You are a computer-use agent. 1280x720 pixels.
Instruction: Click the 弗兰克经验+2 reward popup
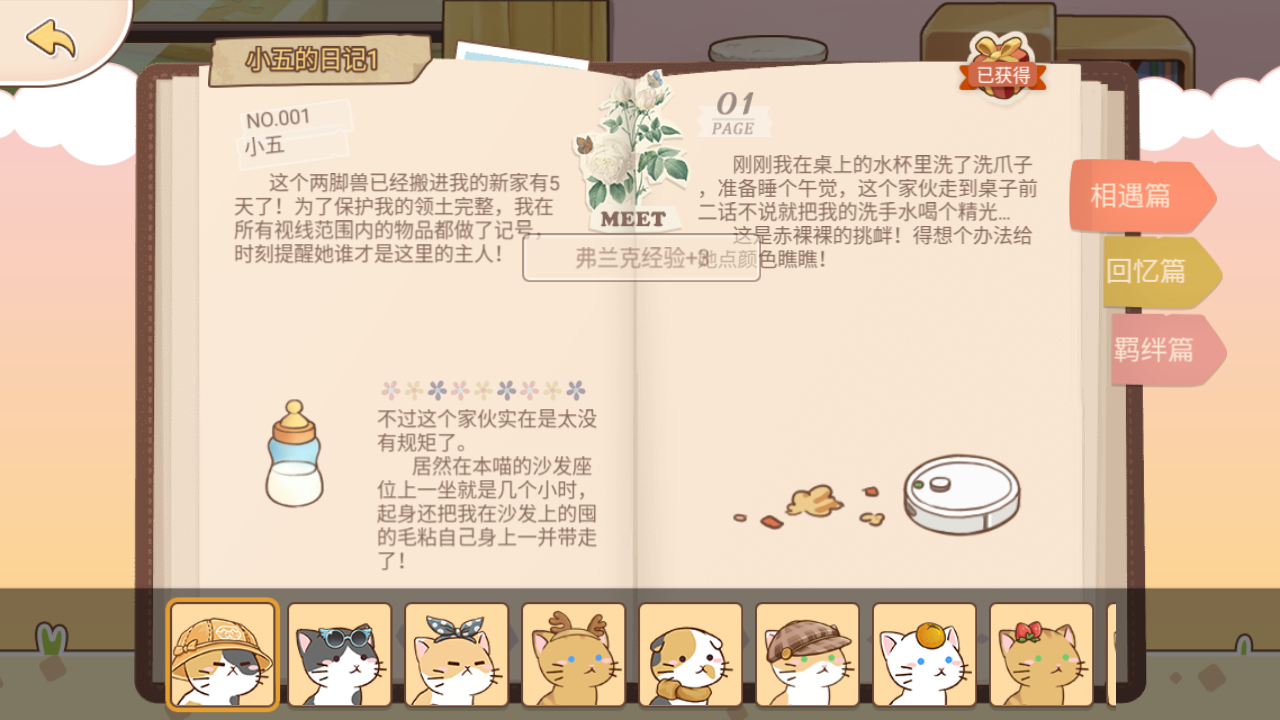pos(640,258)
